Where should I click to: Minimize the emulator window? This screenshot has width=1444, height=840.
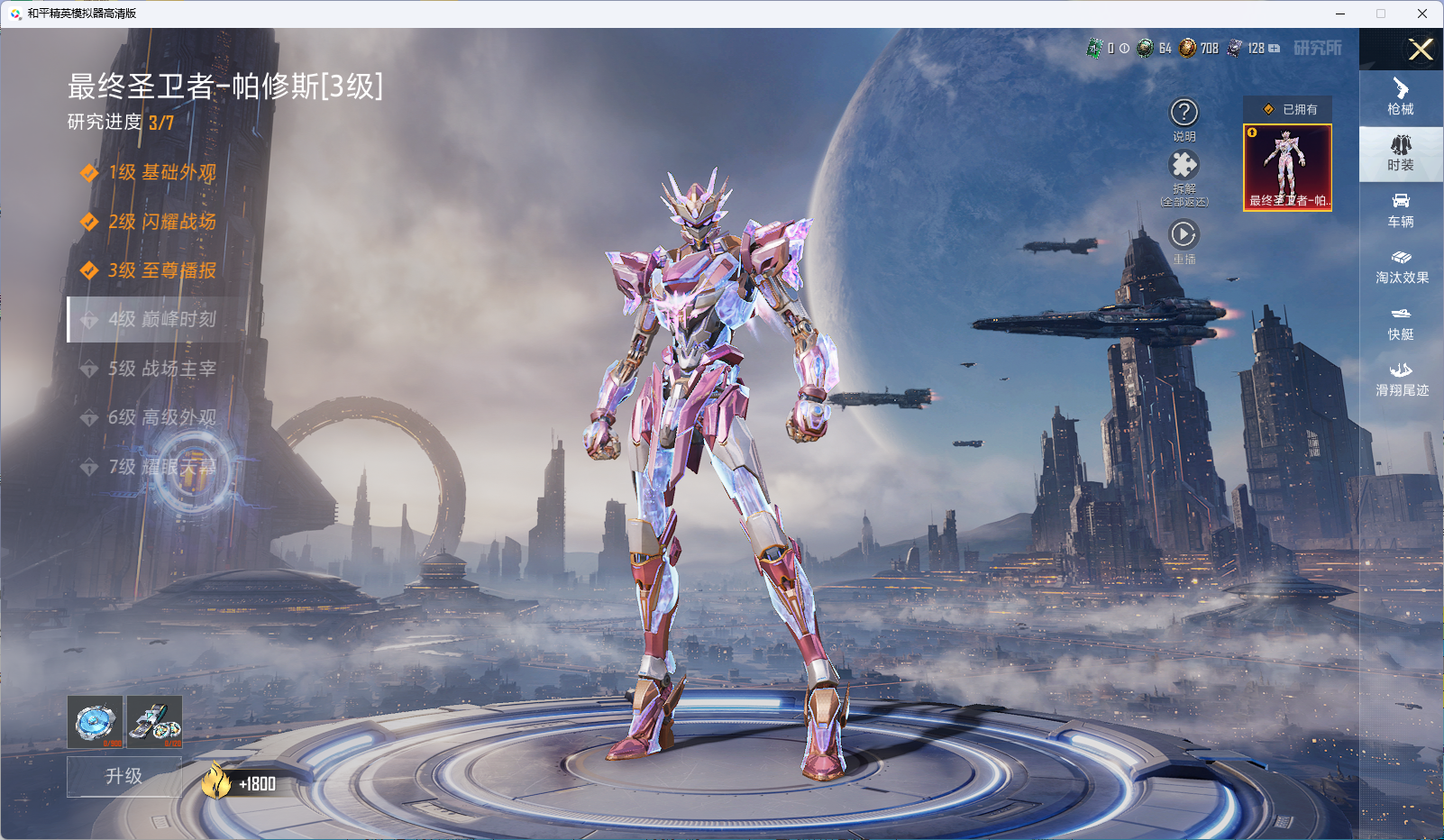(1340, 14)
